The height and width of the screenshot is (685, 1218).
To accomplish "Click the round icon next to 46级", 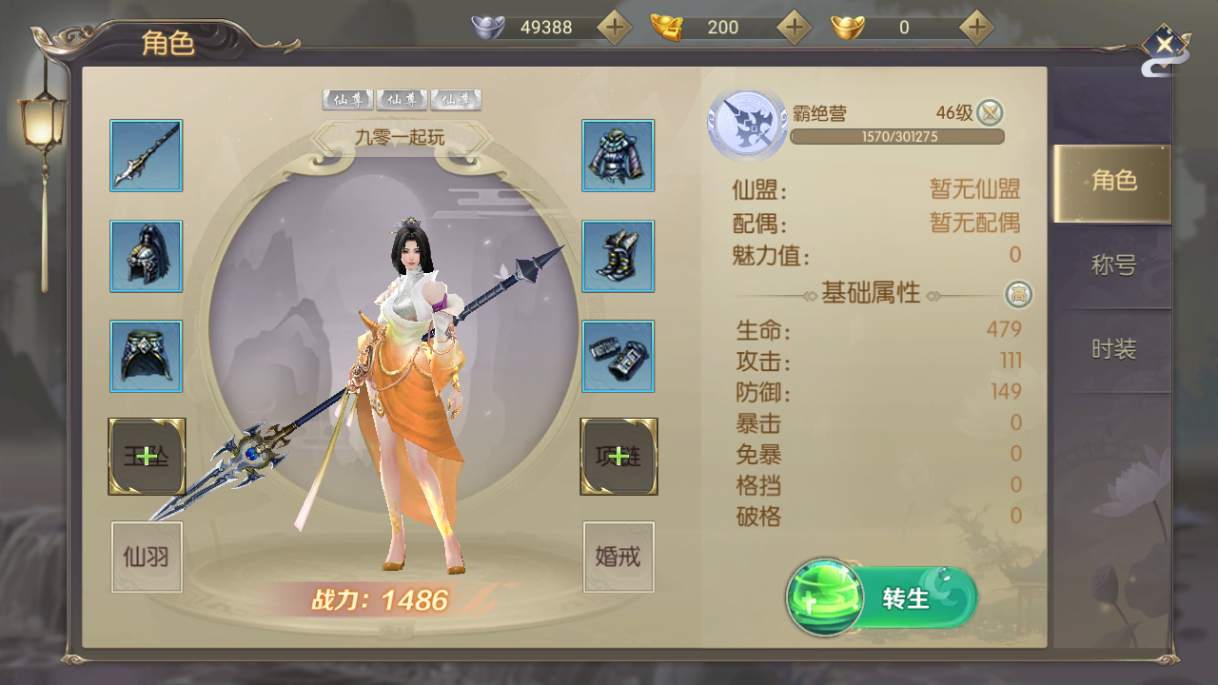I will (990, 112).
